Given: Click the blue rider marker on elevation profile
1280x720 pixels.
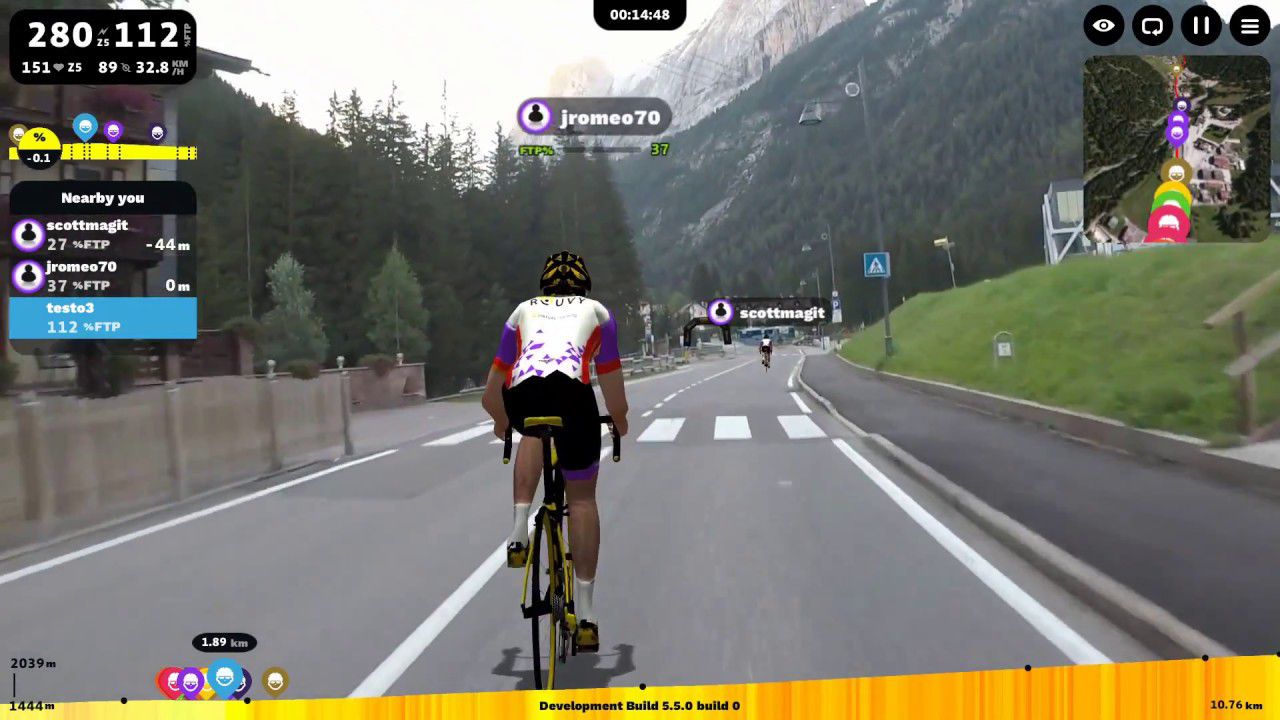Looking at the screenshot, I should pyautogui.click(x=225, y=679).
